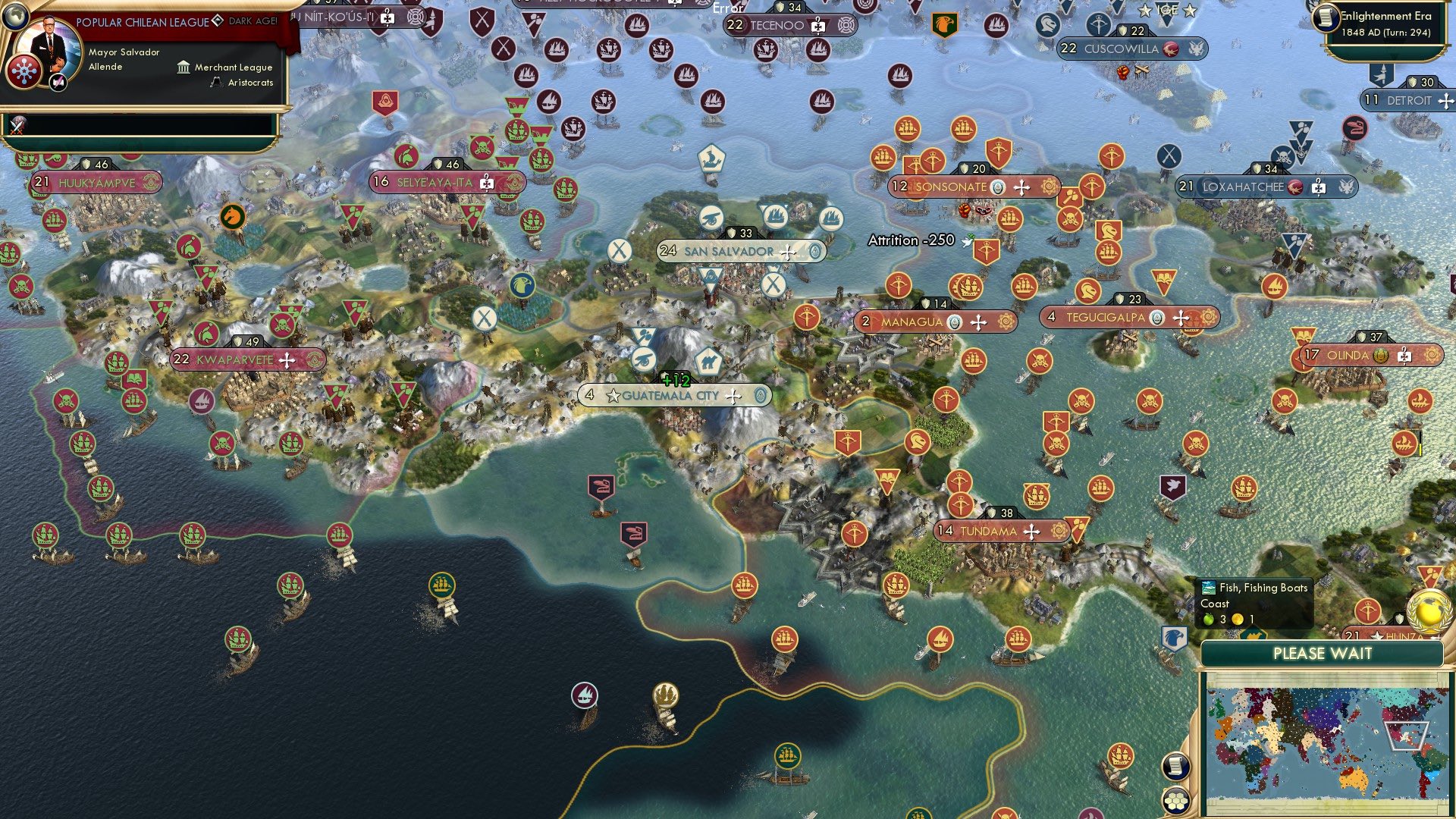
Task: Click the notification scroll icon beside the minimap
Action: (x=1175, y=765)
